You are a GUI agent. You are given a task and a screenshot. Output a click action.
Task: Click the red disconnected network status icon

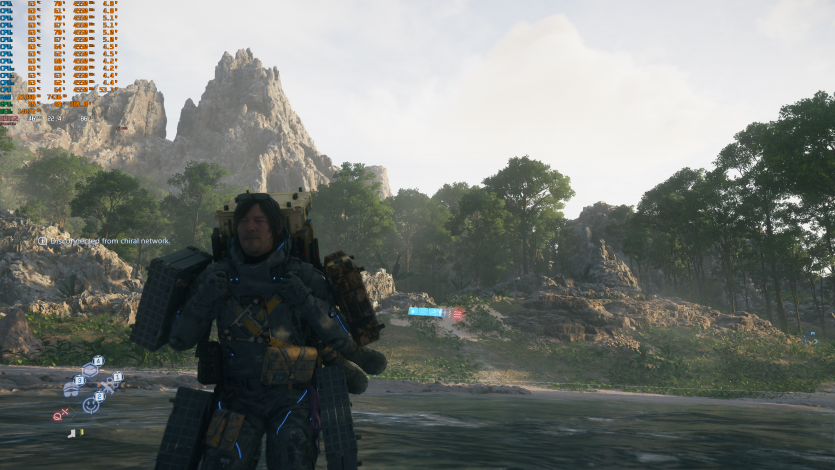point(59,415)
